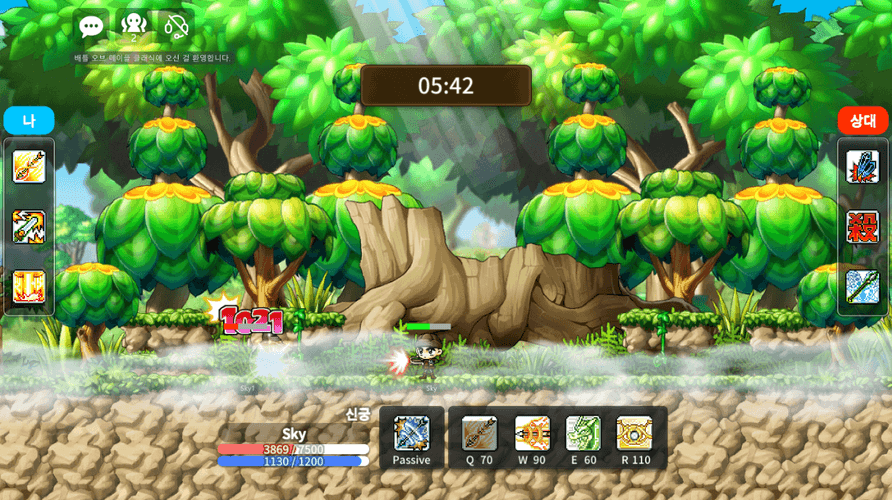Inspect opponent's icy spear skill

click(863, 286)
